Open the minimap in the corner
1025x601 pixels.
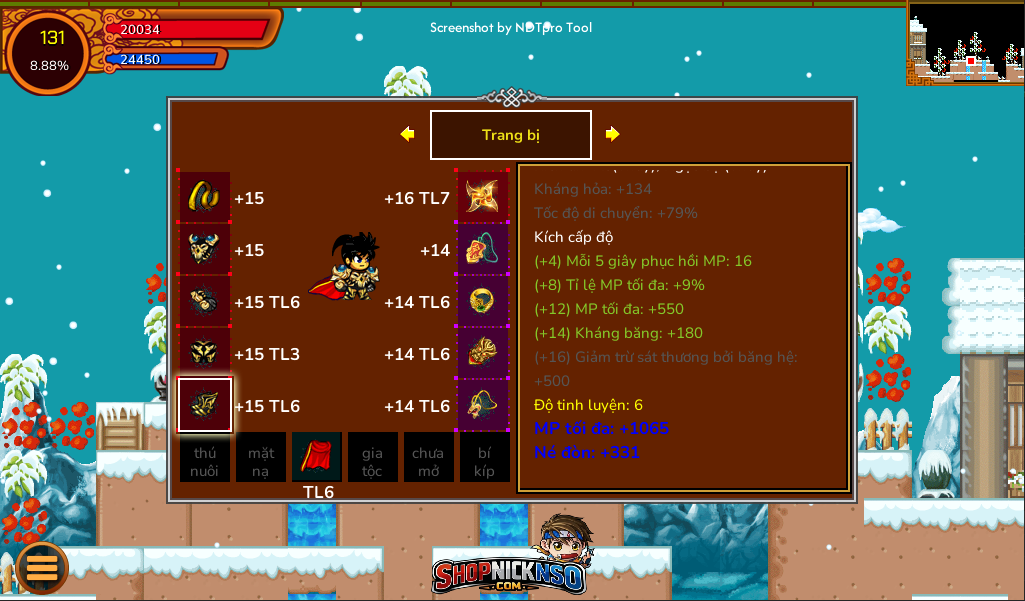(965, 42)
